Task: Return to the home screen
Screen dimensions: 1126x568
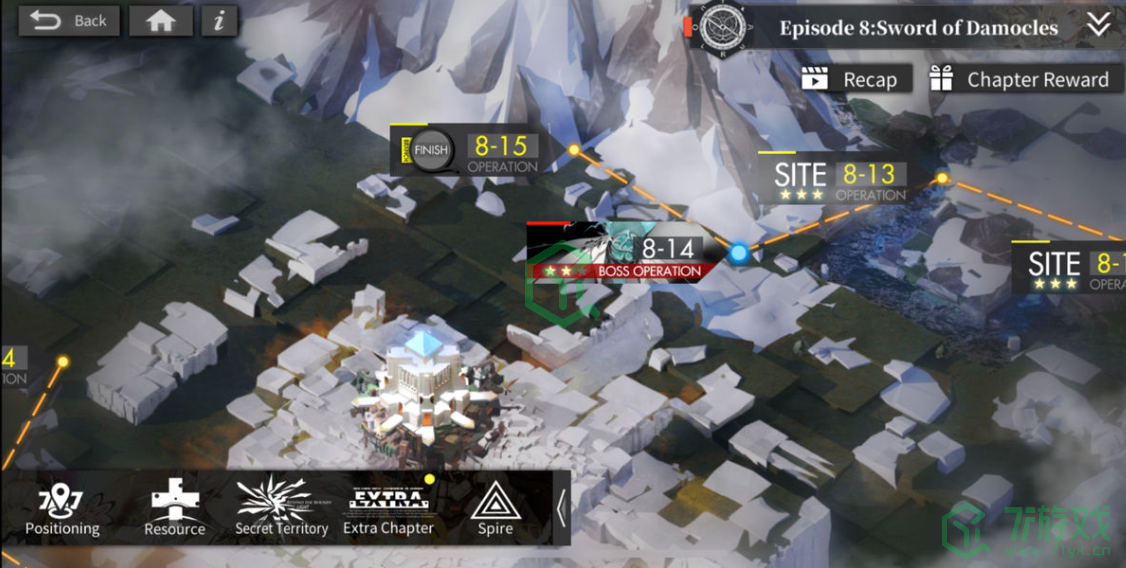Action: pyautogui.click(x=160, y=21)
